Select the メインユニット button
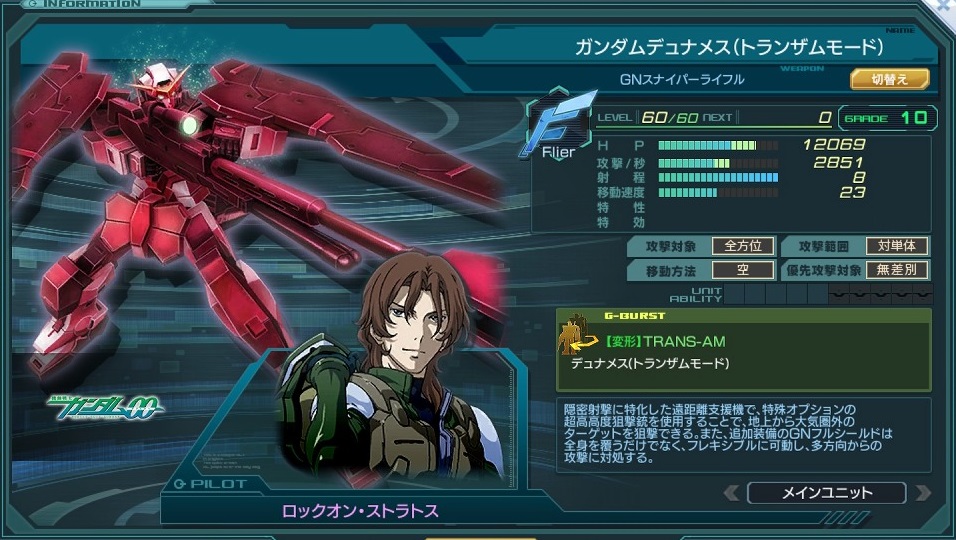This screenshot has height=540, width=956. pos(826,492)
